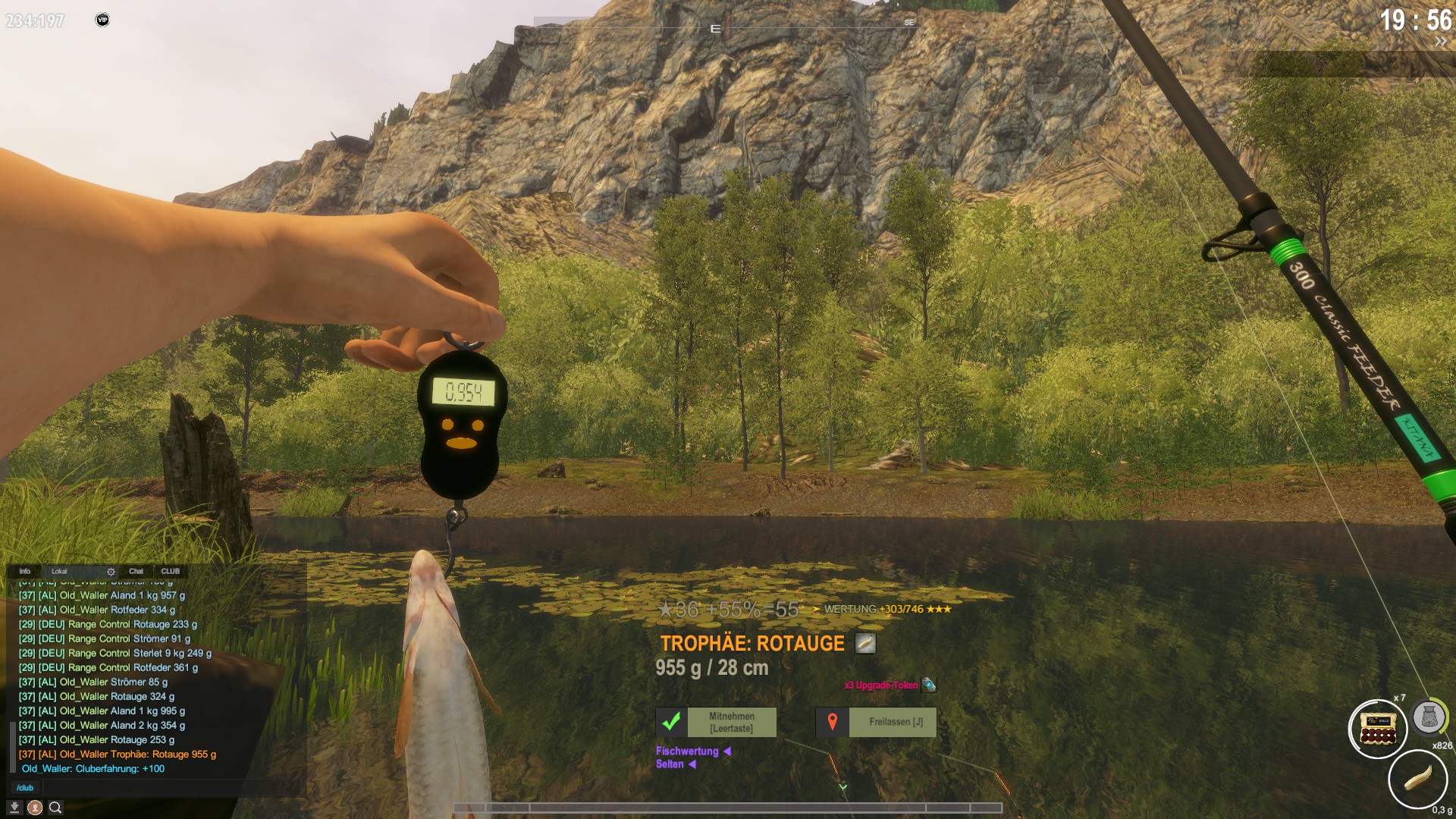
Task: Click the bait icon beside Trophäe: Rotauge
Action: [865, 643]
